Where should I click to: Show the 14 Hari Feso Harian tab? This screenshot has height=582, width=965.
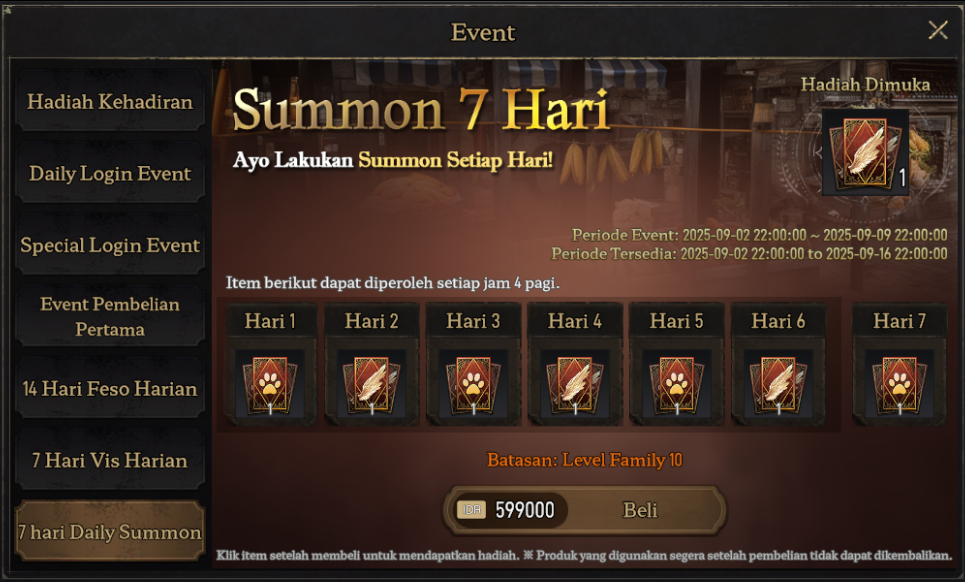click(110, 389)
